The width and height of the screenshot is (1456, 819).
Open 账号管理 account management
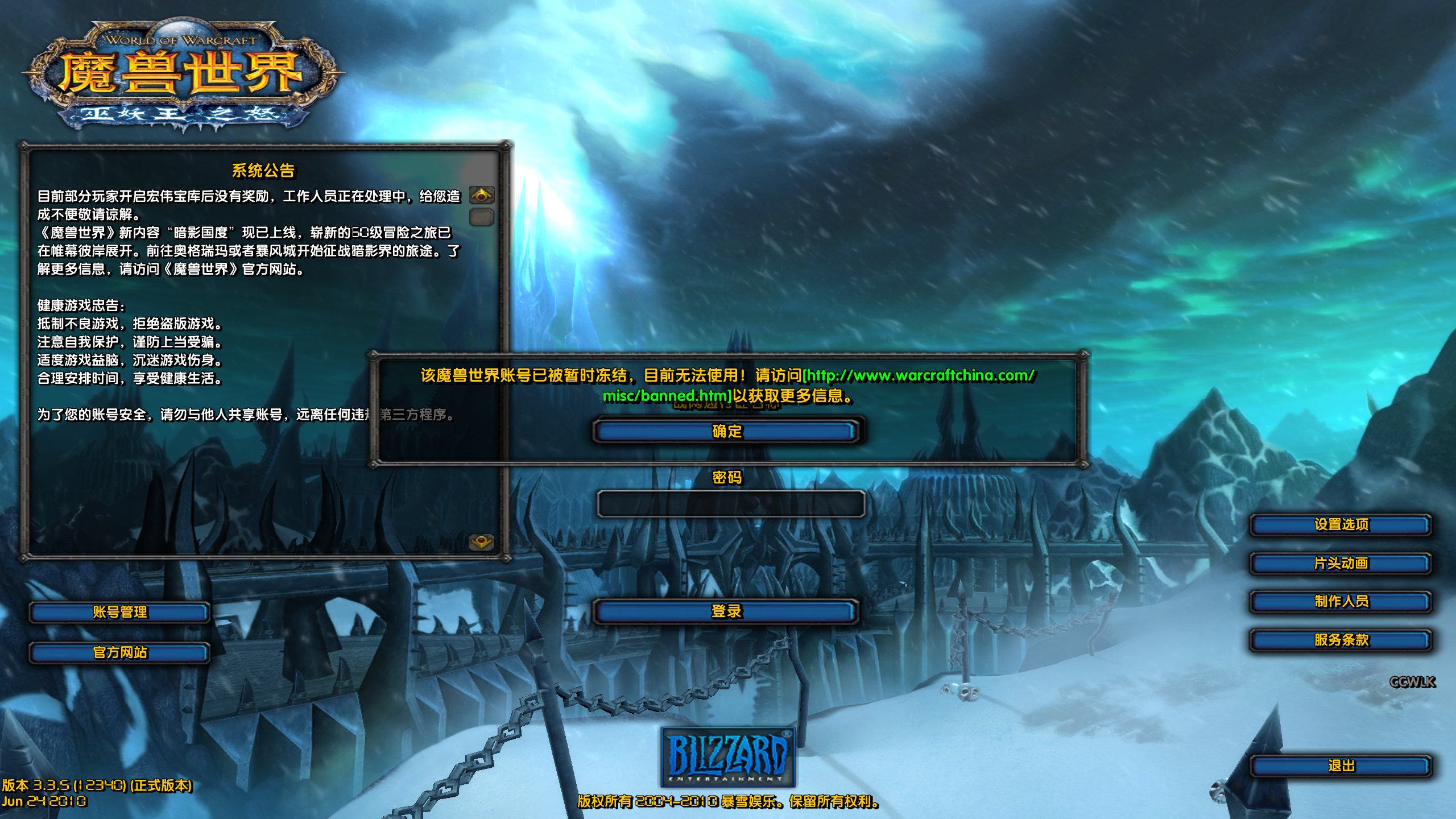119,614
